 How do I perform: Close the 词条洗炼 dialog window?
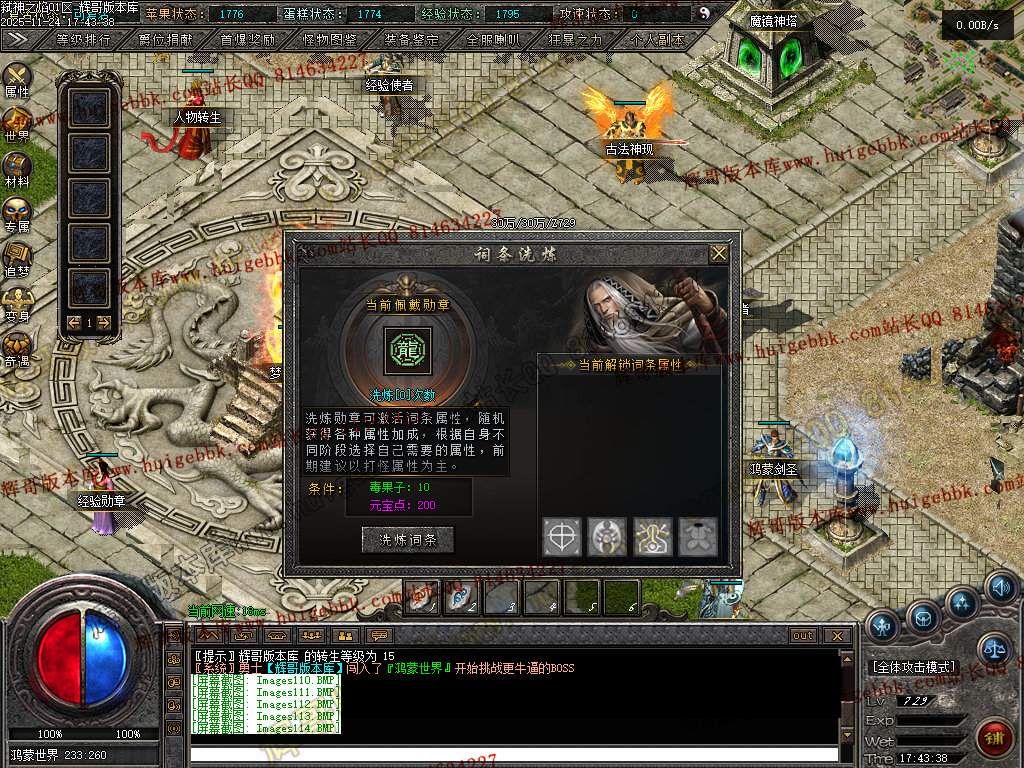[x=718, y=254]
